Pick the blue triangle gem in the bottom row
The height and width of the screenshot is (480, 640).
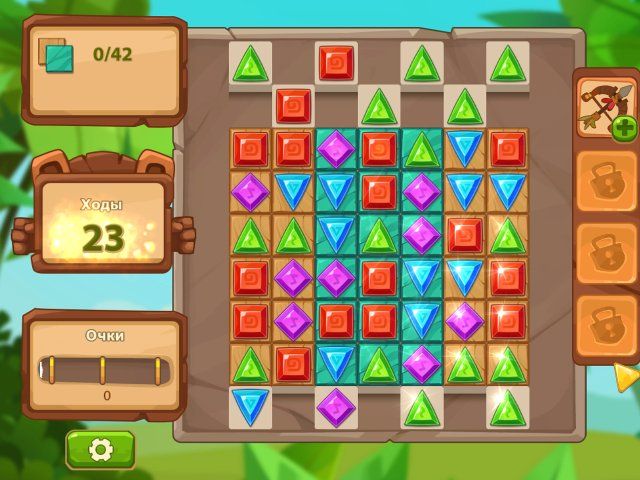(249, 406)
